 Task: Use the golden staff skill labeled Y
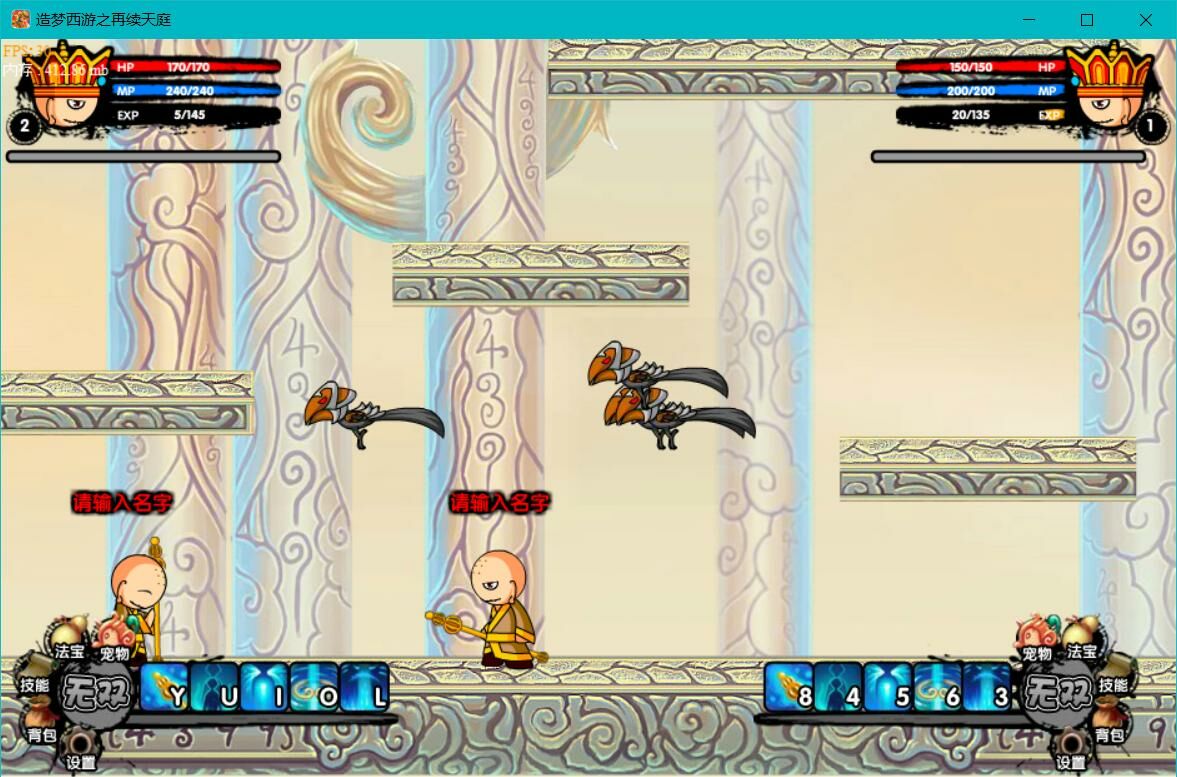click(x=165, y=688)
